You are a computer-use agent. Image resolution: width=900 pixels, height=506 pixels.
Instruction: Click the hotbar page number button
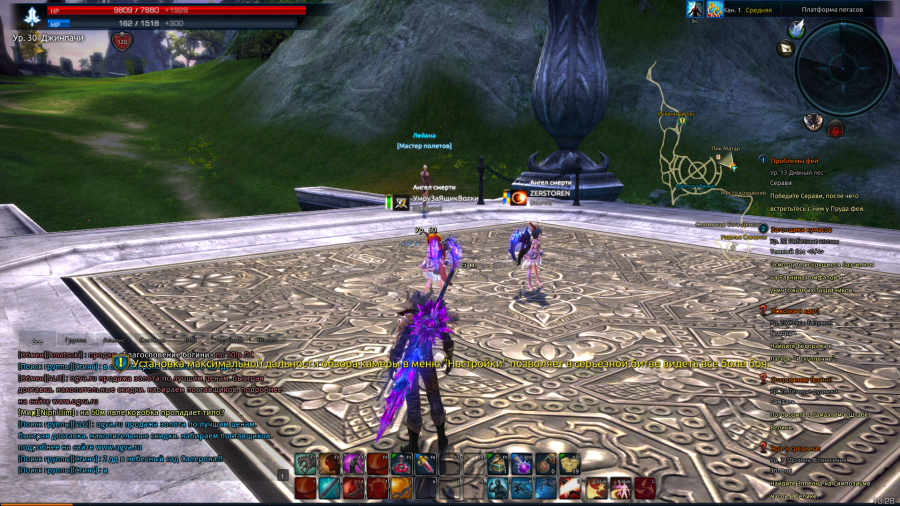pyautogui.click(x=283, y=475)
